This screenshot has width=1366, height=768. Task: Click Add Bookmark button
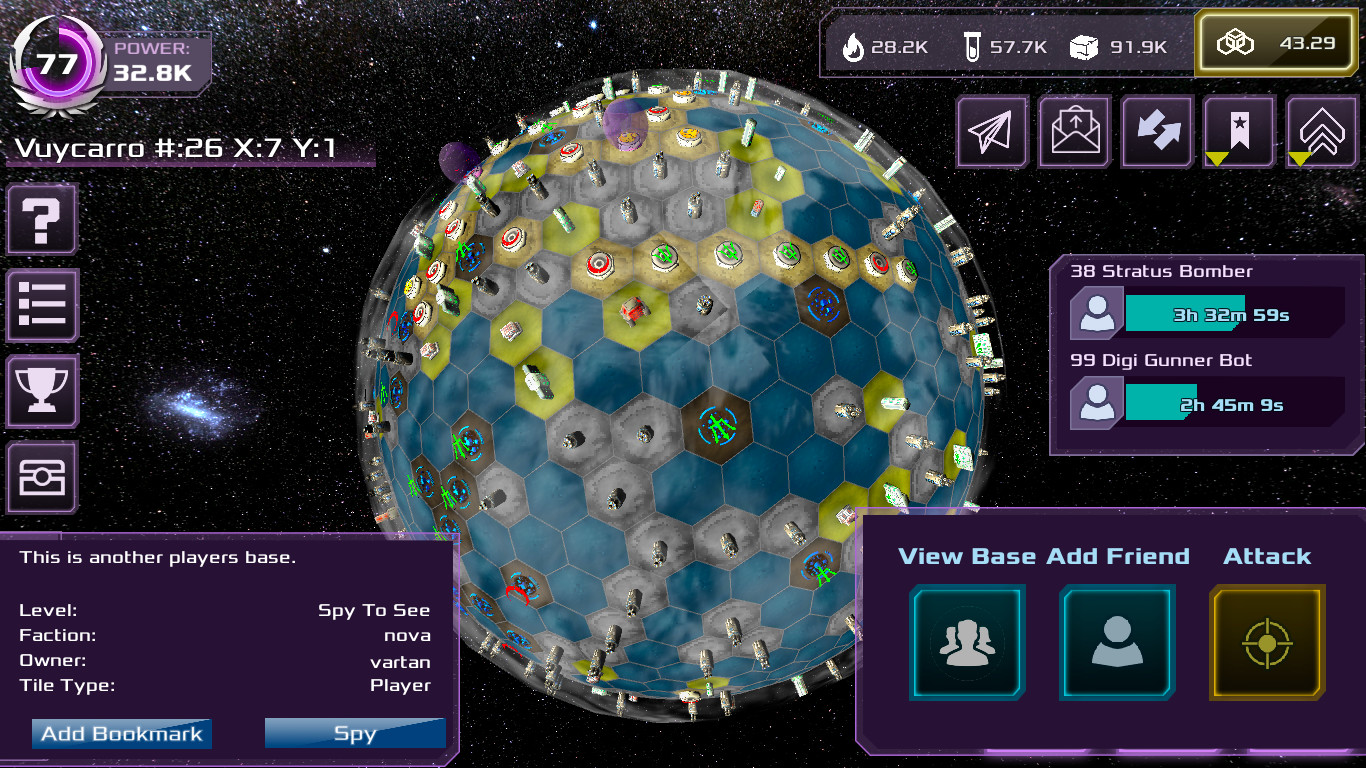pyautogui.click(x=122, y=733)
